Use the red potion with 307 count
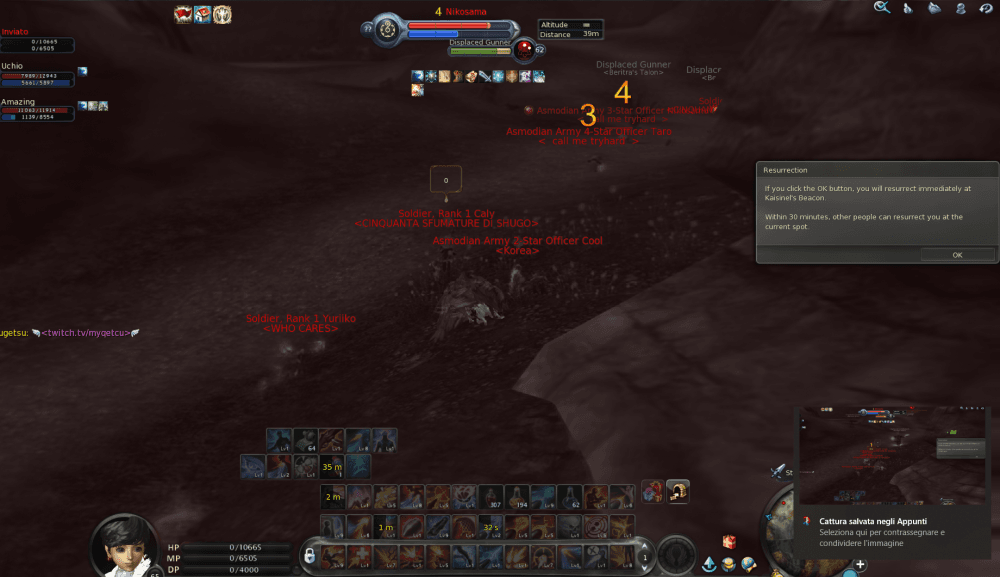 point(490,496)
